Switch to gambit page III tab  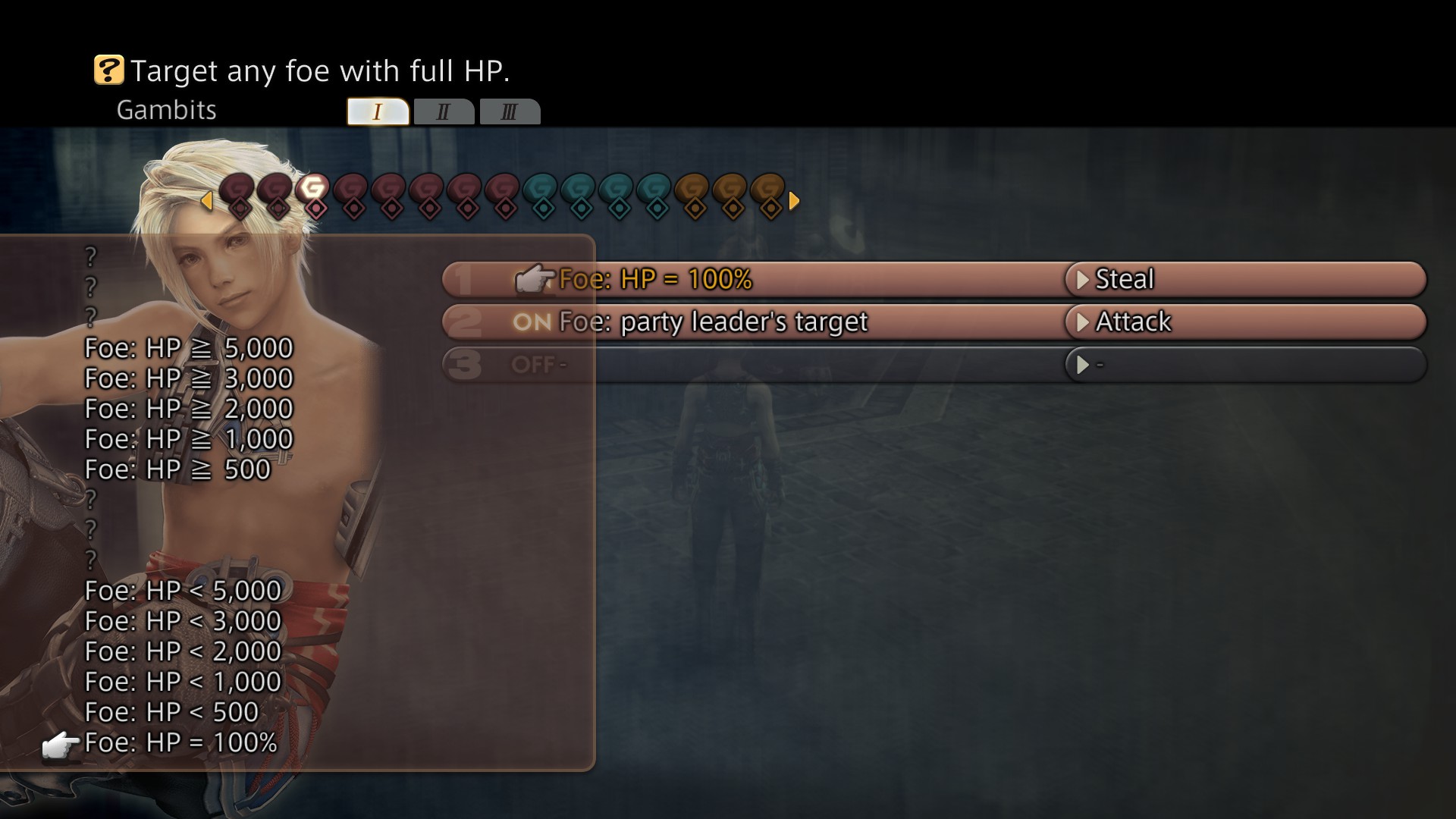(x=510, y=111)
